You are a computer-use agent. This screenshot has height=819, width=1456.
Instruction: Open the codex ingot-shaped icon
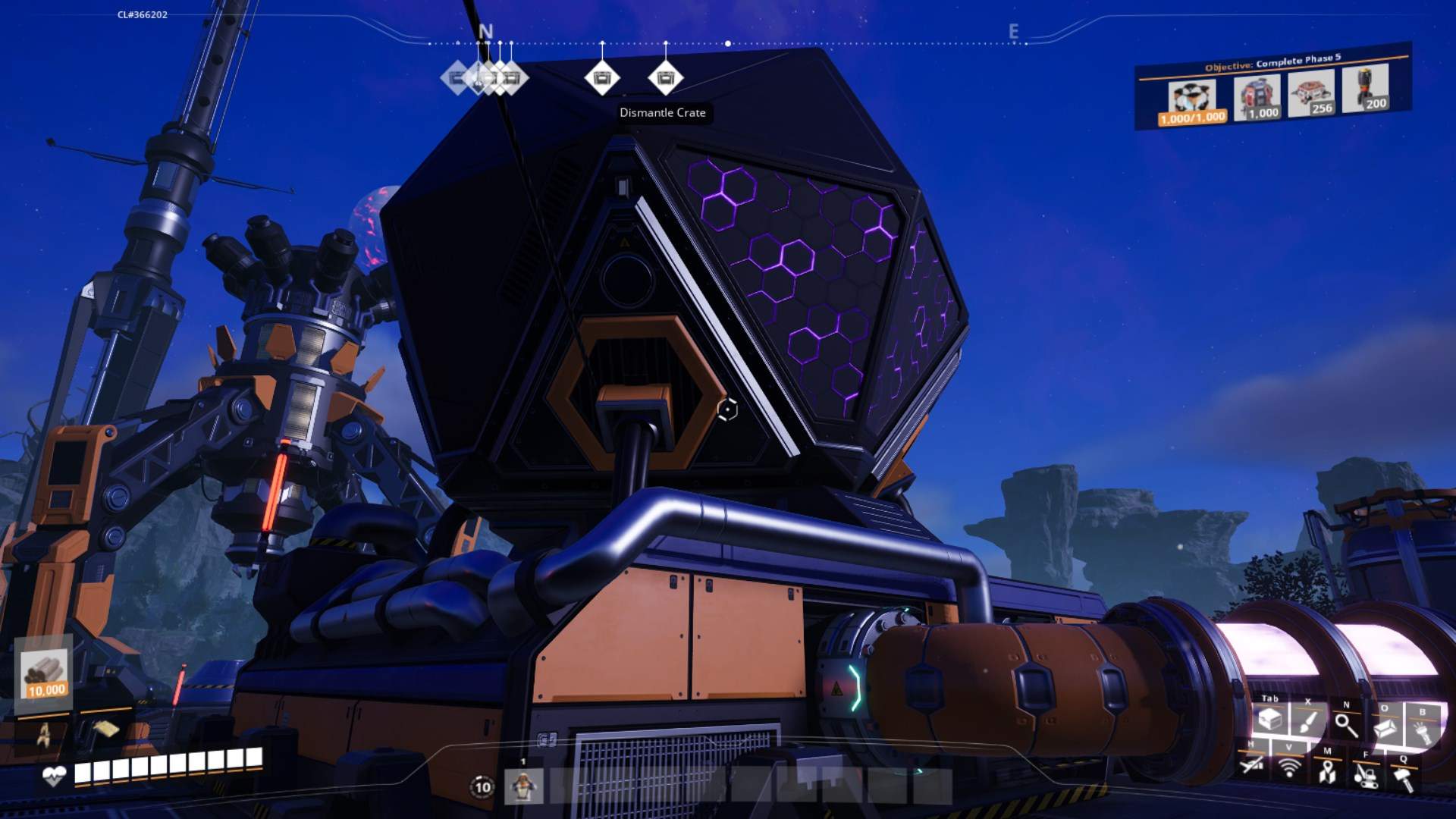(1385, 729)
